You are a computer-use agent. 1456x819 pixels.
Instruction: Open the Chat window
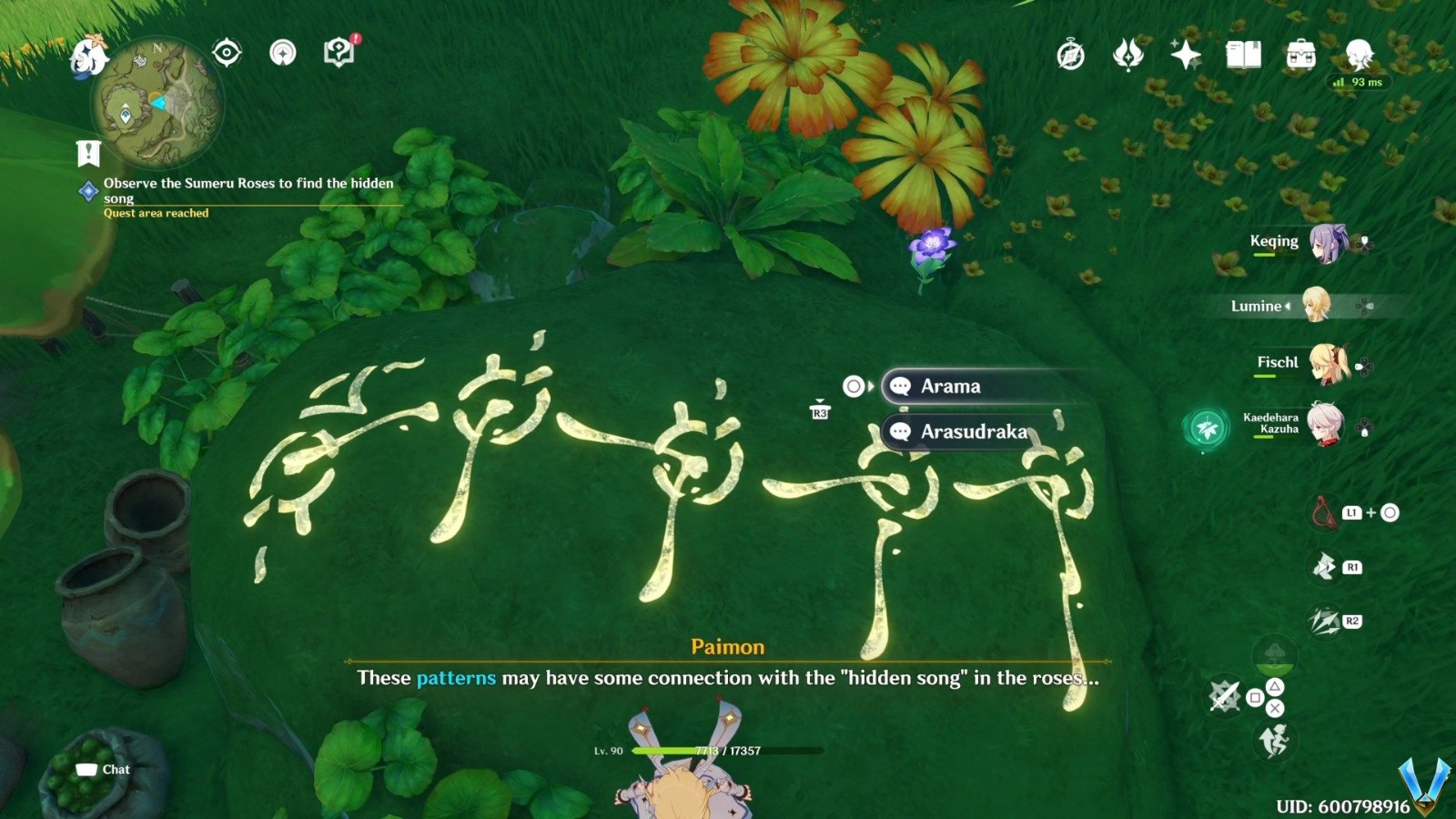click(103, 769)
